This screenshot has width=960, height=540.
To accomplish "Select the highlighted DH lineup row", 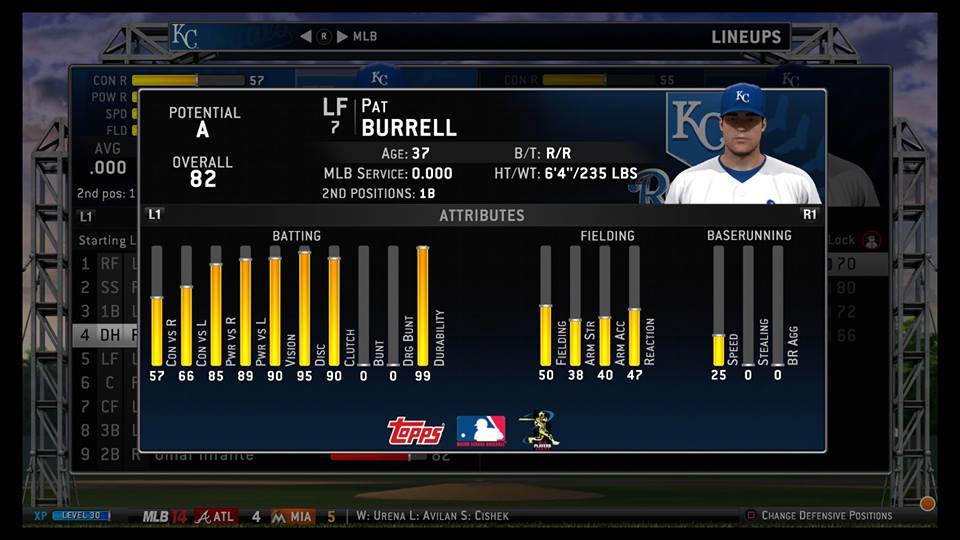I will pyautogui.click(x=107, y=335).
